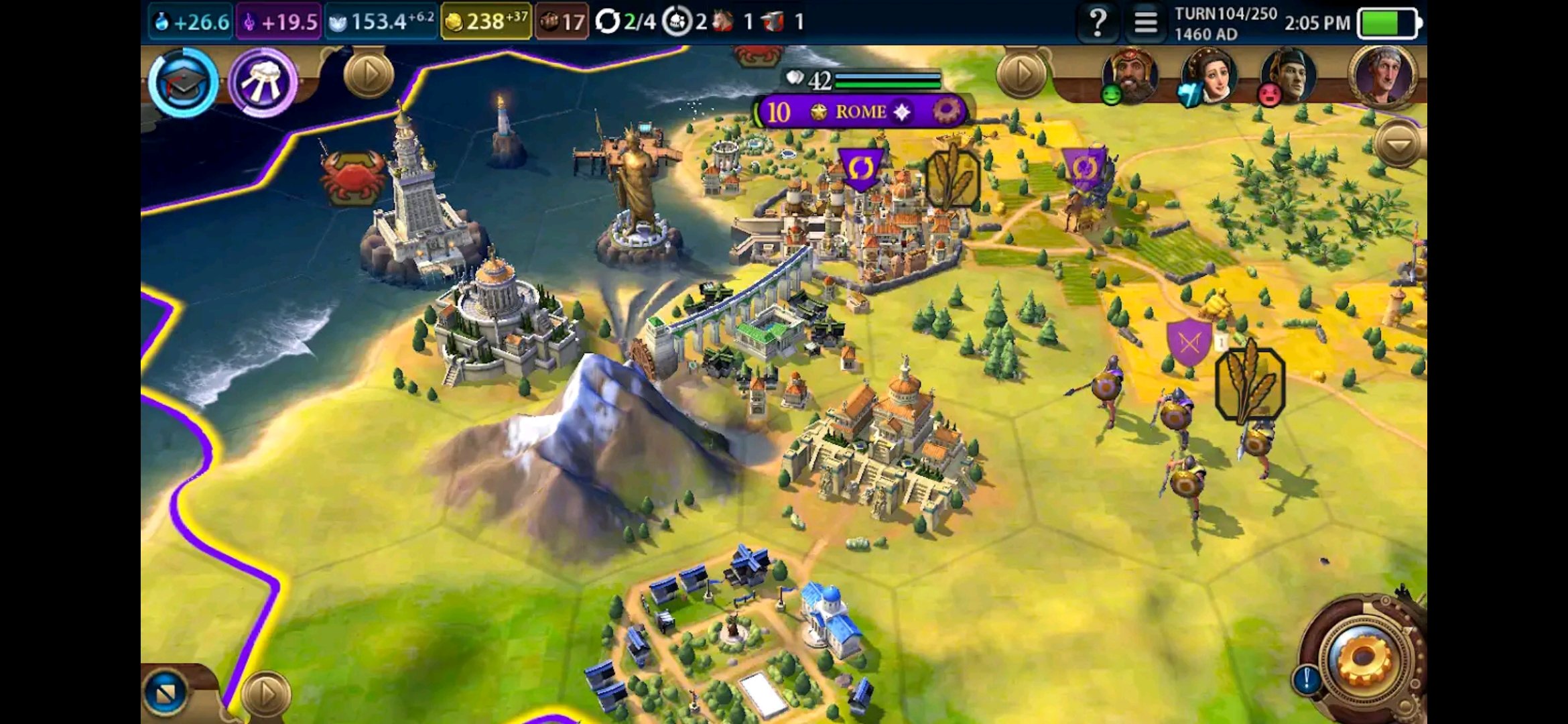This screenshot has width=1568, height=724.
Task: Select the warrior unit's purple shield flag
Action: (1189, 343)
